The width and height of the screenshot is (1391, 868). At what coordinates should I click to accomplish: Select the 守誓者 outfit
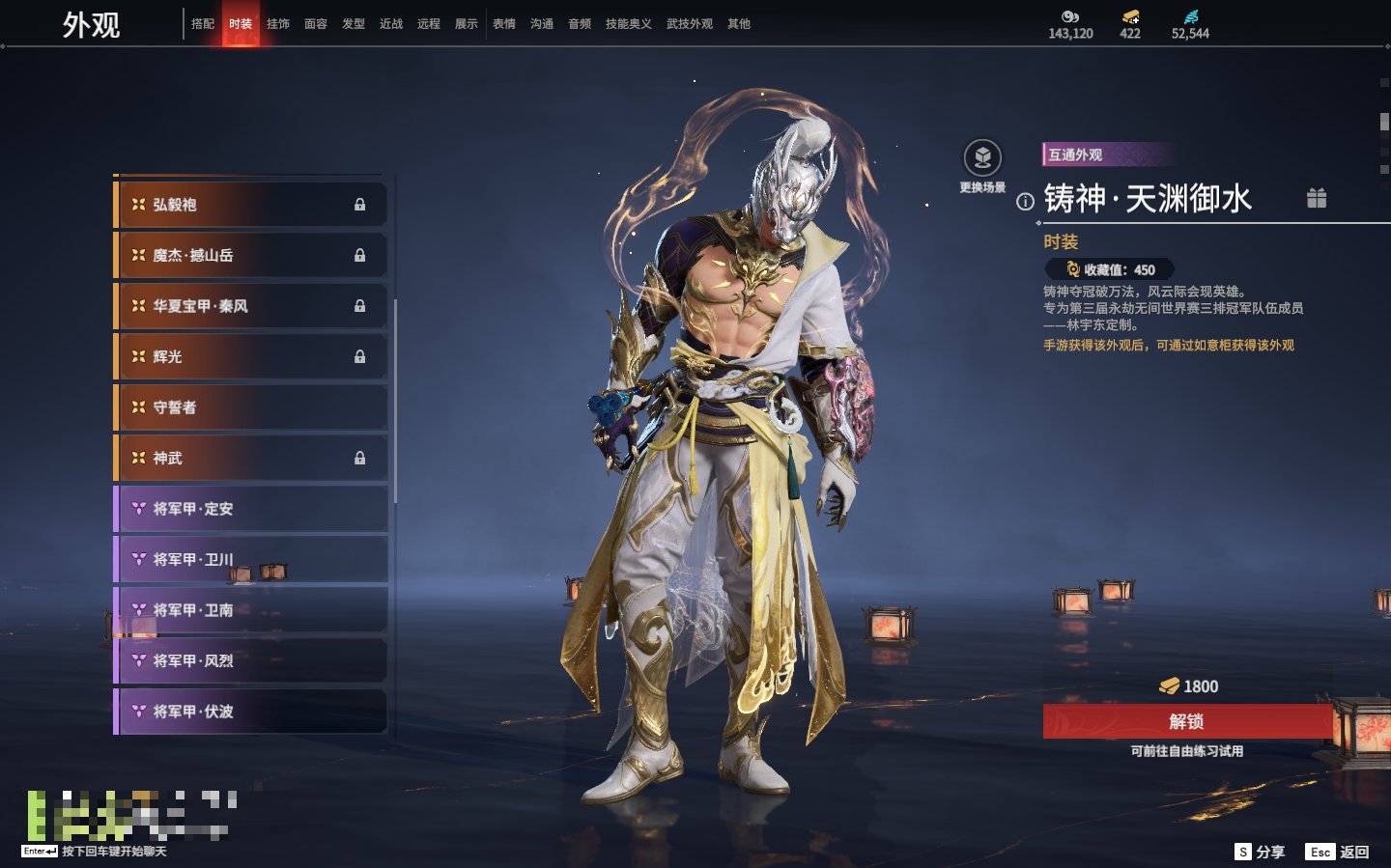click(x=251, y=407)
